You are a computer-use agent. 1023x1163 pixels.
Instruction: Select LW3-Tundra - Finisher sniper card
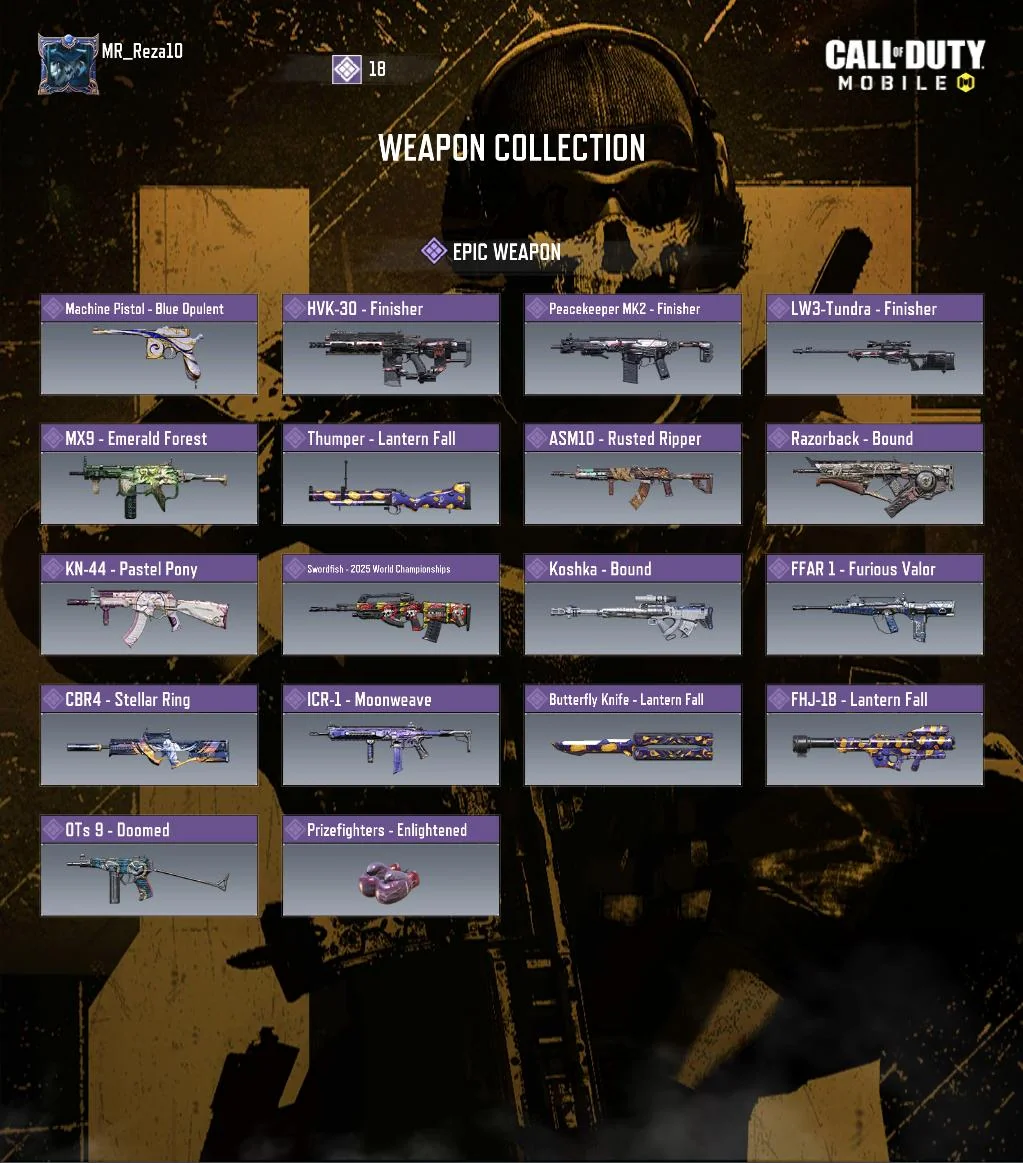click(x=875, y=345)
